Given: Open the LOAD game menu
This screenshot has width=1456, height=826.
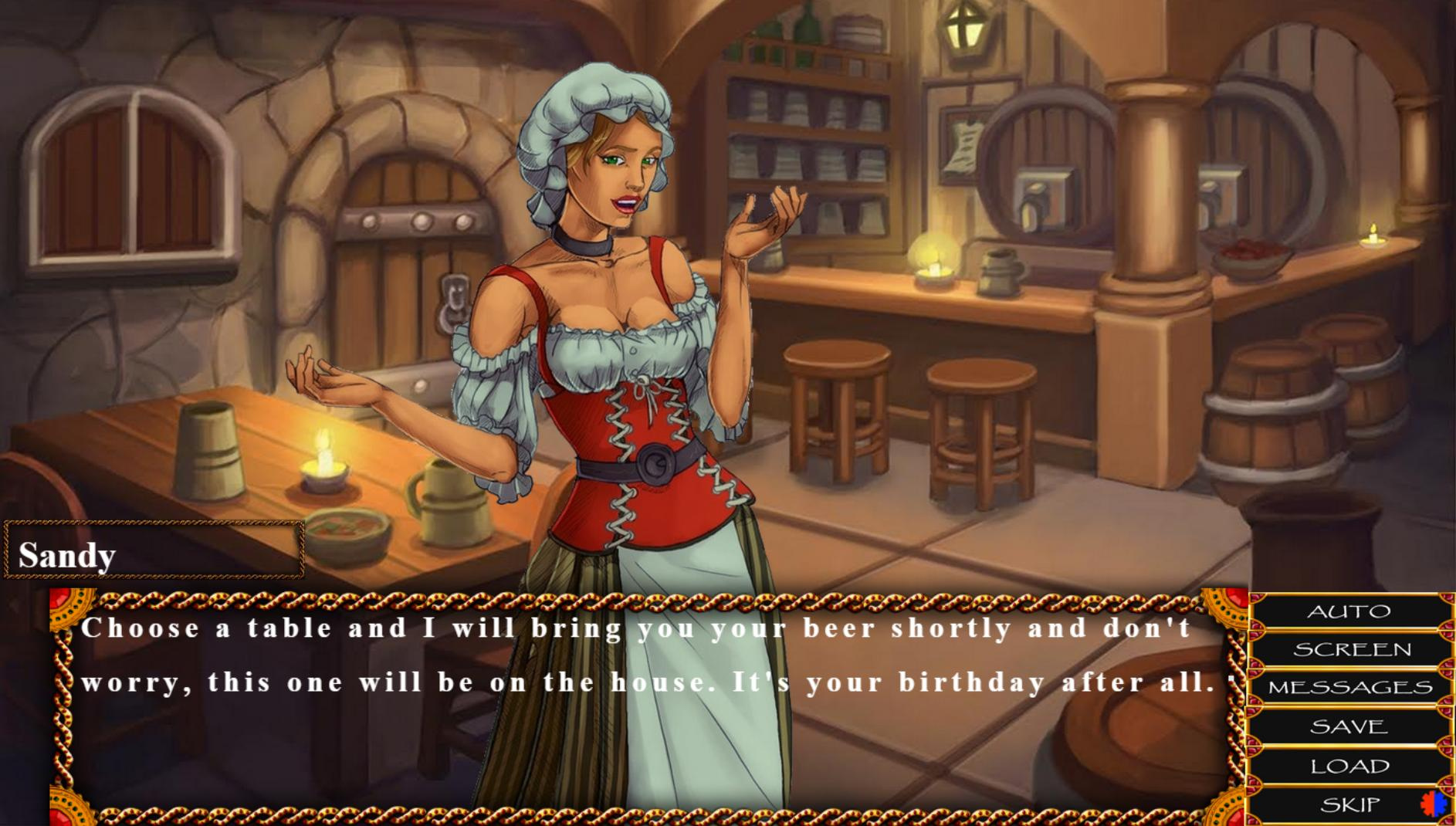Looking at the screenshot, I should point(1349,766).
